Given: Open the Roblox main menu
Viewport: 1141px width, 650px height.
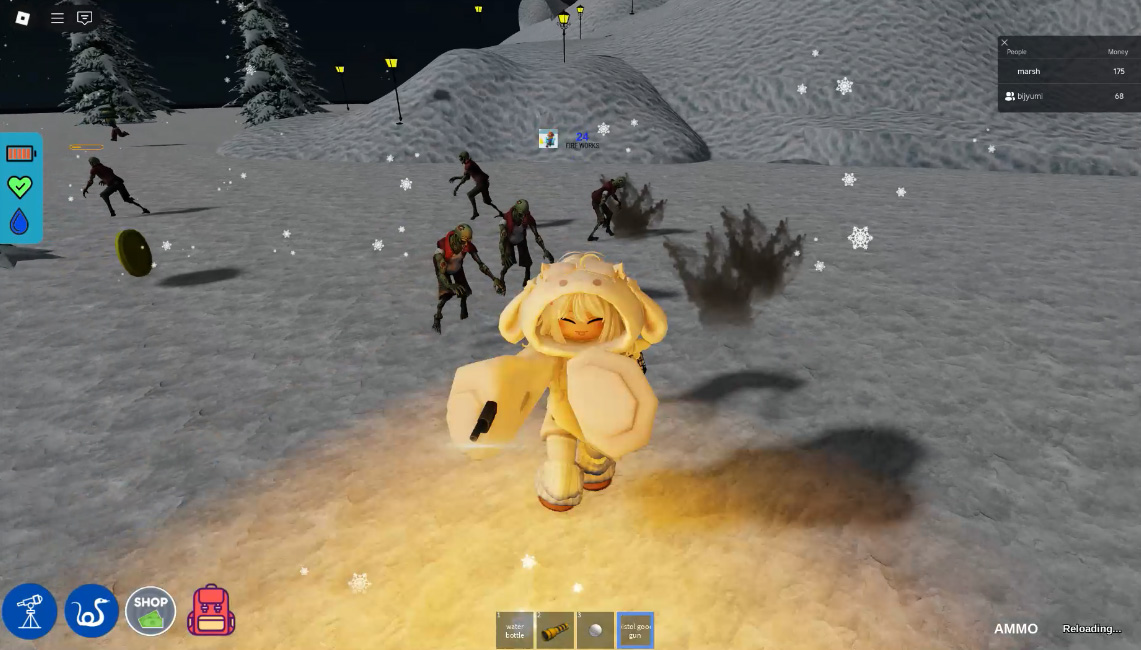Looking at the screenshot, I should (x=23, y=18).
